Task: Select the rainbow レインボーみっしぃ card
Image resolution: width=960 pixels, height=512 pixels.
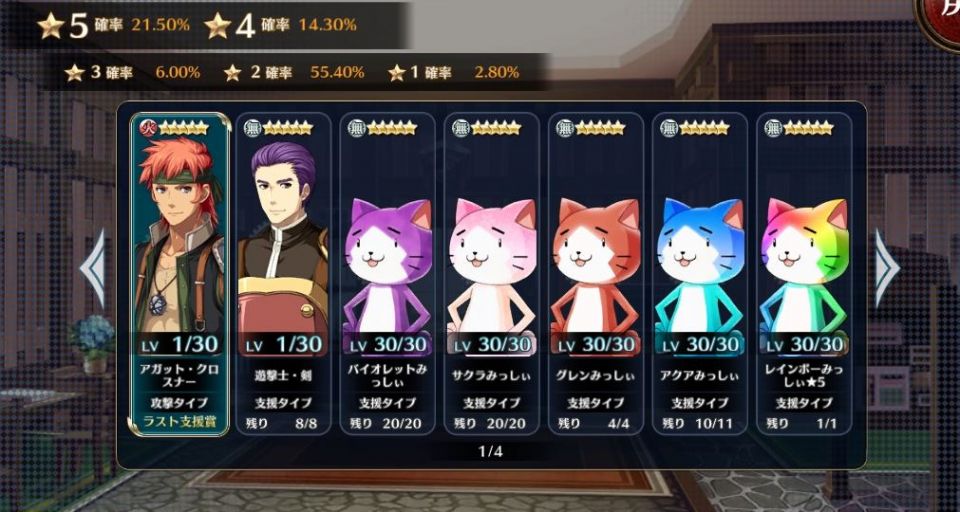Action: pos(803,270)
